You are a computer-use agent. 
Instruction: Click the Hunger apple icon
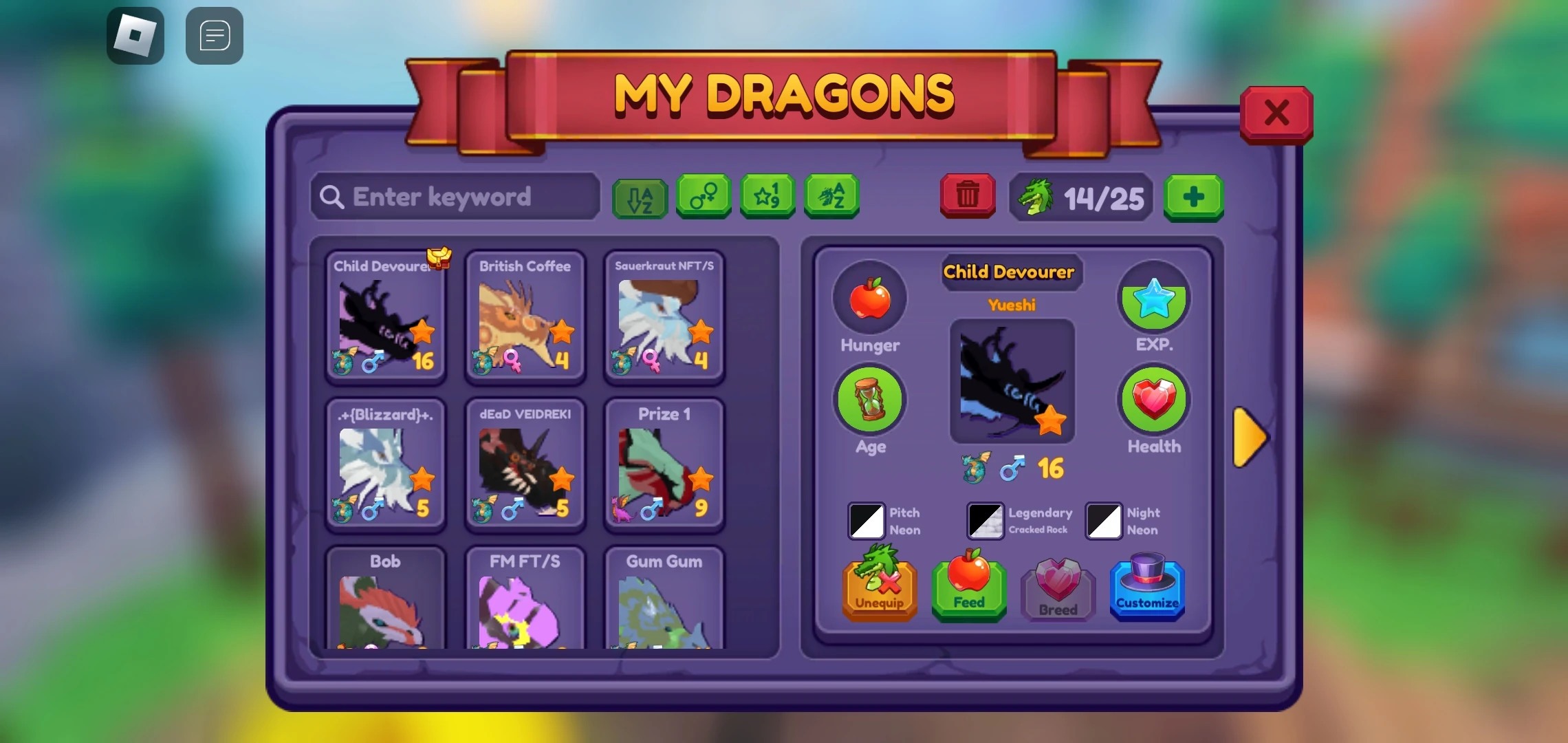869,298
